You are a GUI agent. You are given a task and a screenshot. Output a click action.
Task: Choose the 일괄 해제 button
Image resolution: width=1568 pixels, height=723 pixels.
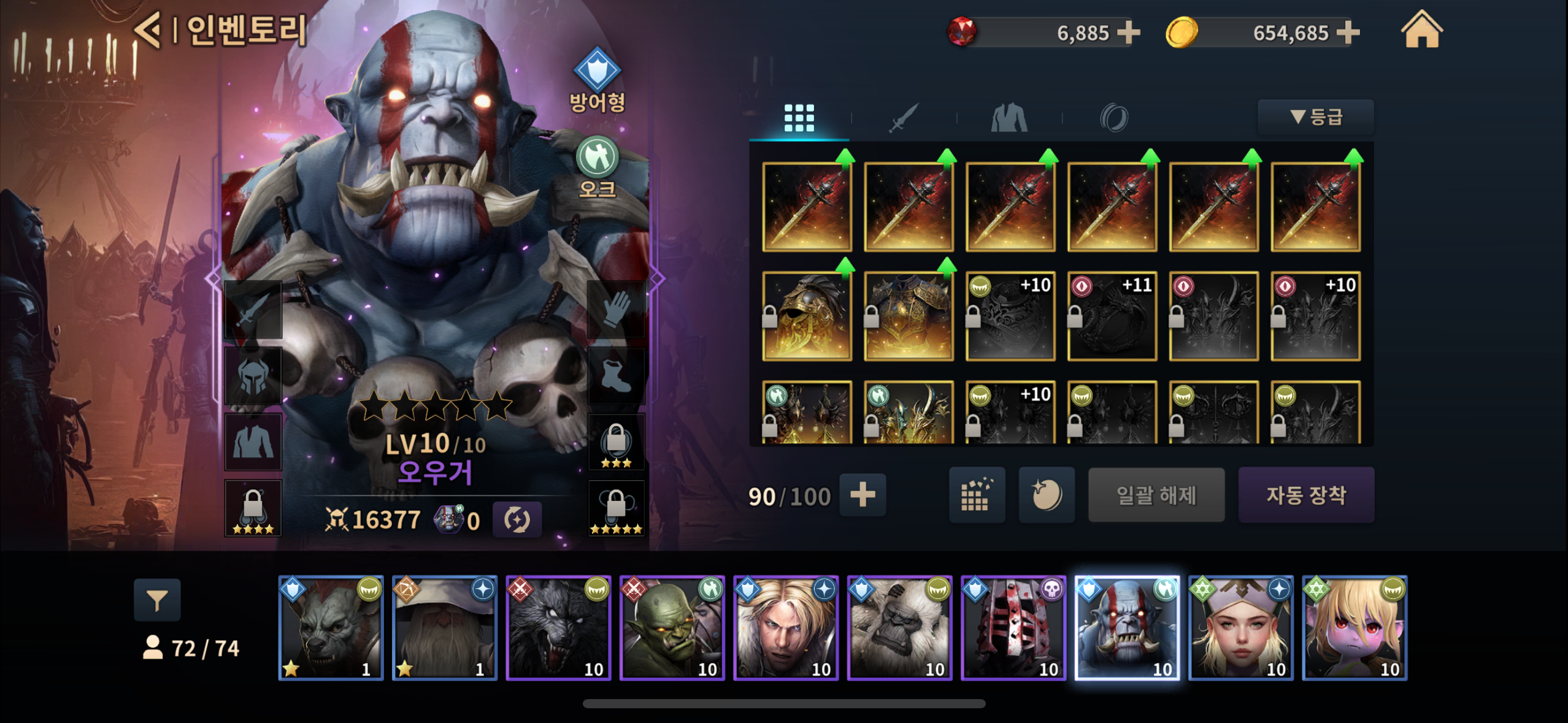pos(1156,495)
